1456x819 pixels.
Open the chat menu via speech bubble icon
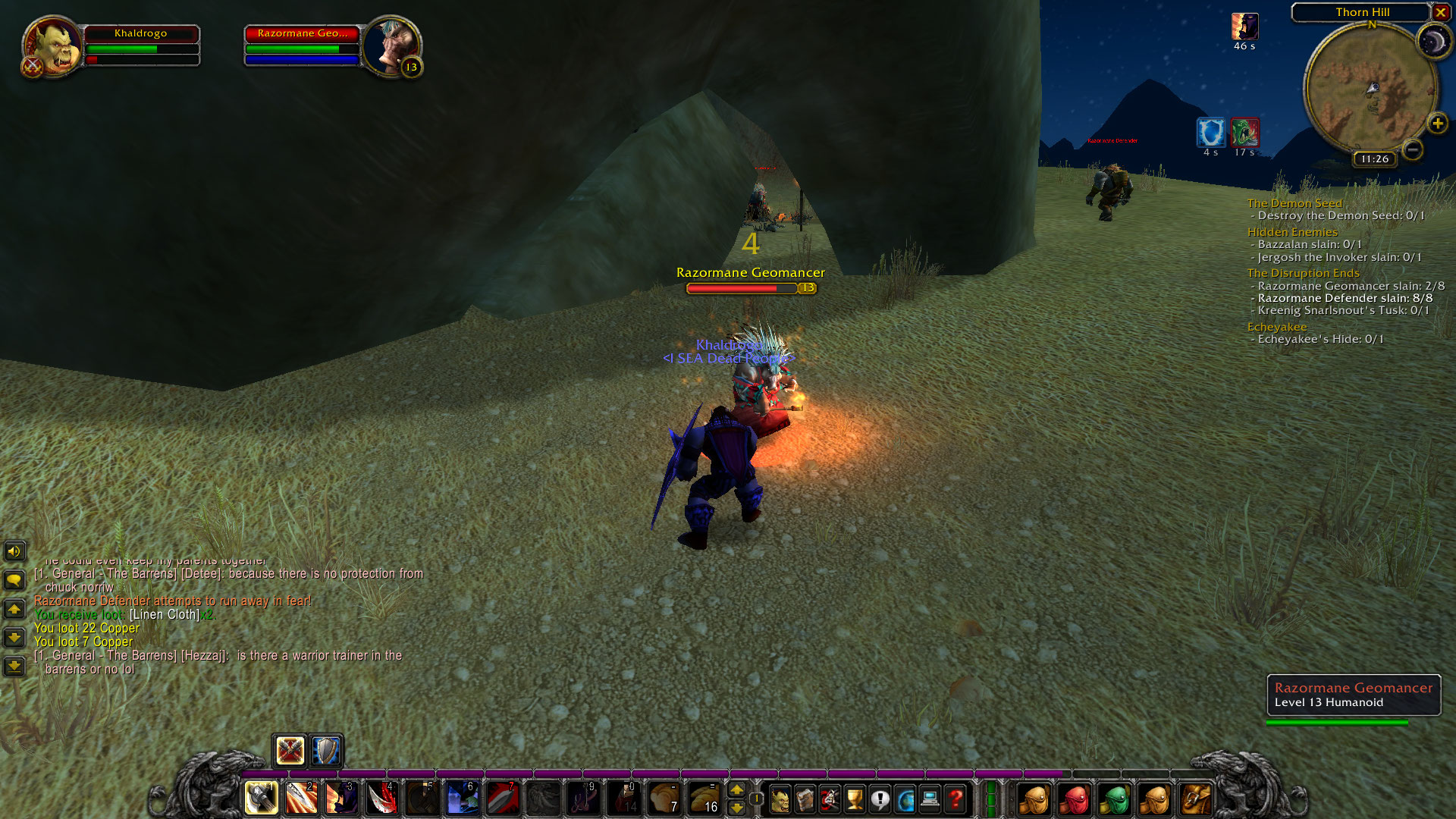(x=13, y=579)
